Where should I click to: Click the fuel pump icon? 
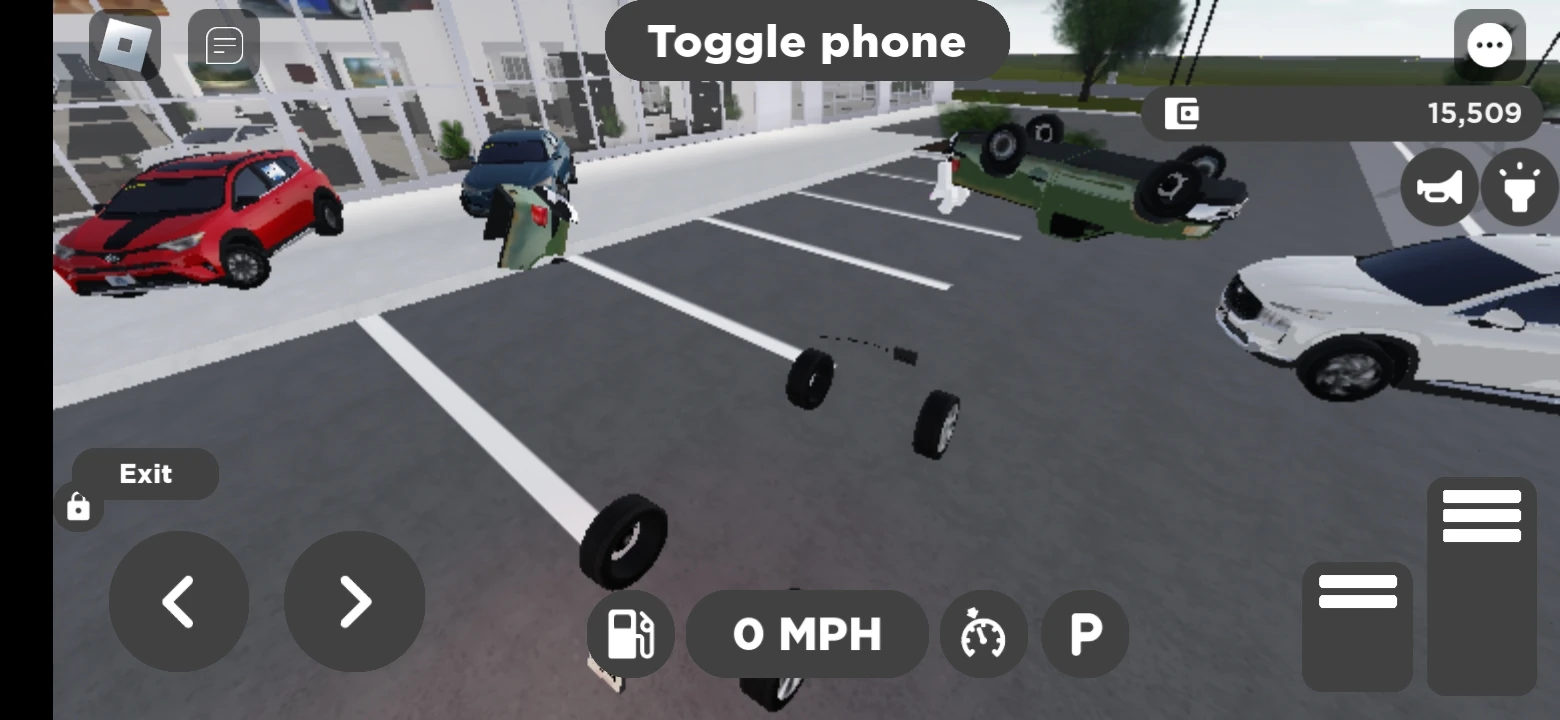(x=630, y=634)
